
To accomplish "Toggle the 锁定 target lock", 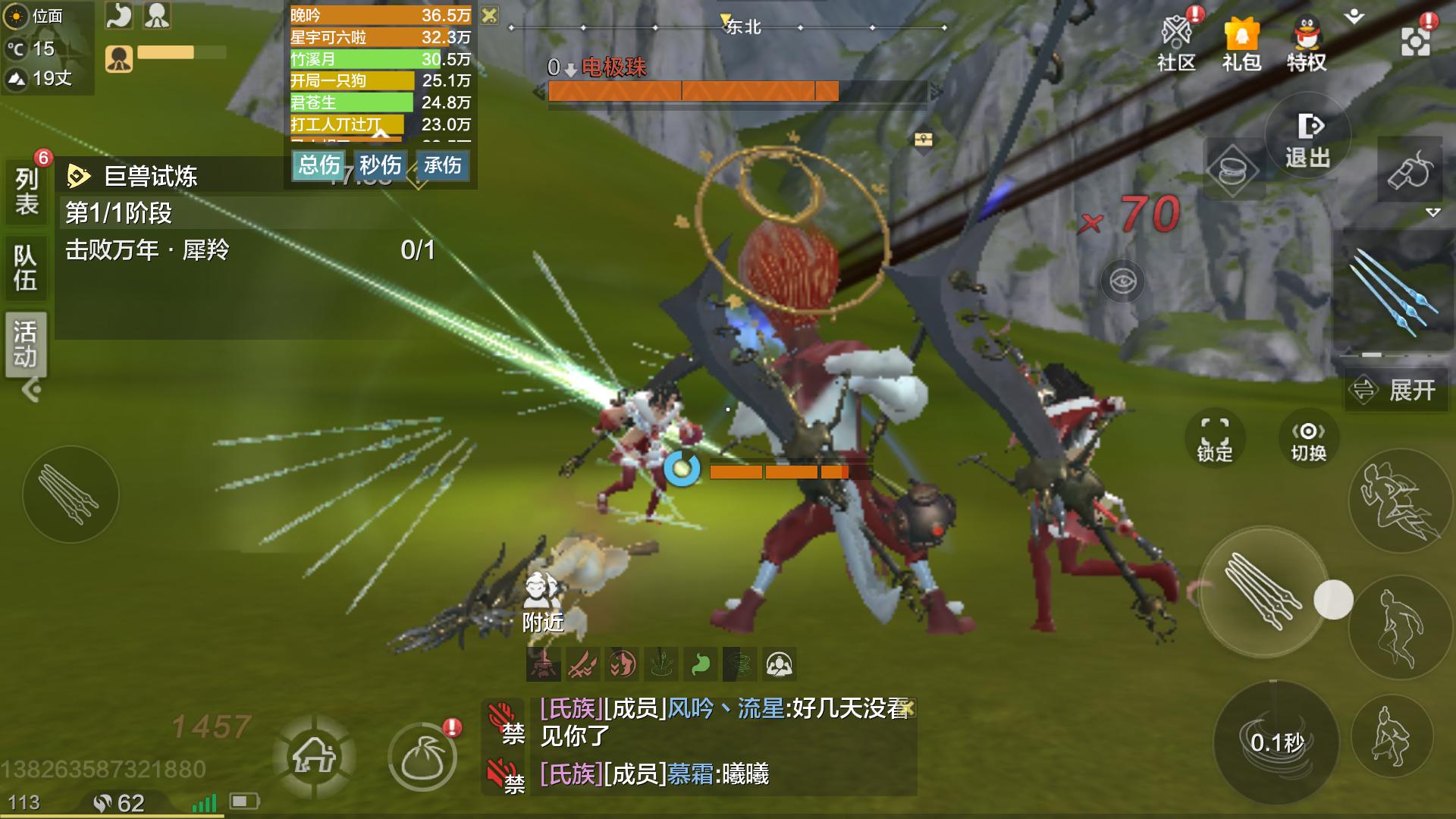I will tap(1214, 438).
